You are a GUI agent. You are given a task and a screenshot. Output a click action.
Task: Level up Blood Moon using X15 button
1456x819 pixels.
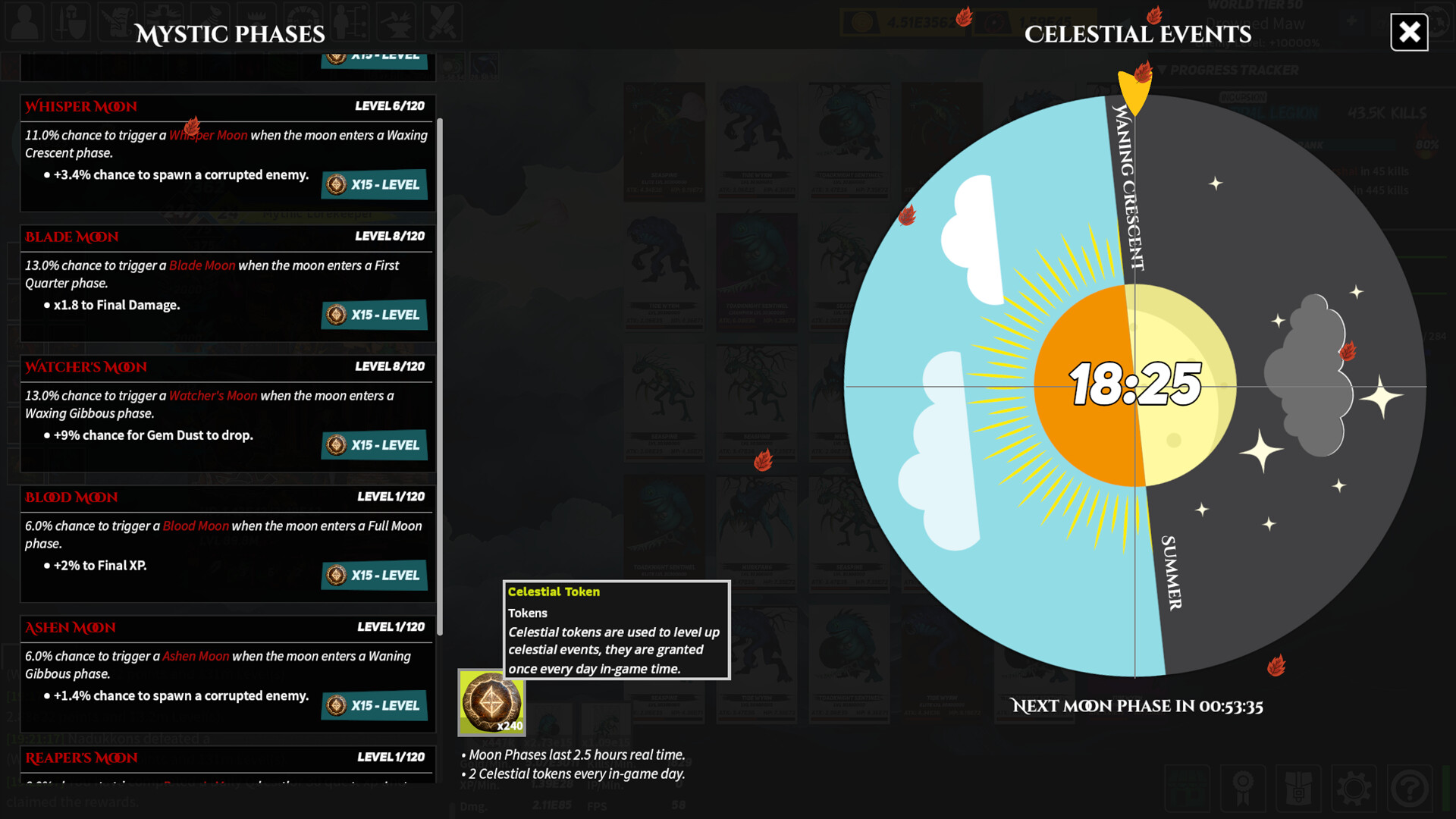pos(374,575)
